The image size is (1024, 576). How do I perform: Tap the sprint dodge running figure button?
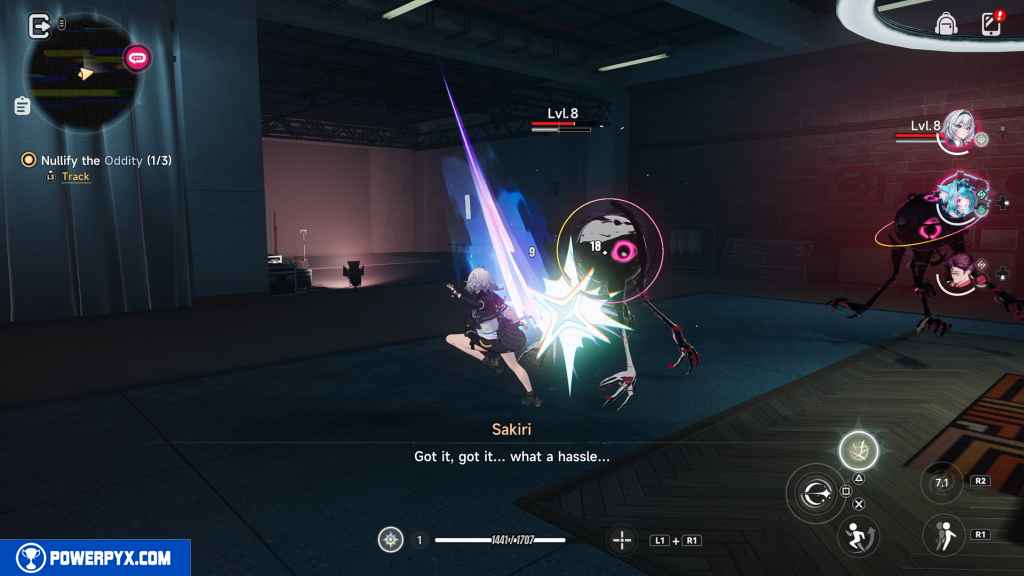(x=856, y=534)
